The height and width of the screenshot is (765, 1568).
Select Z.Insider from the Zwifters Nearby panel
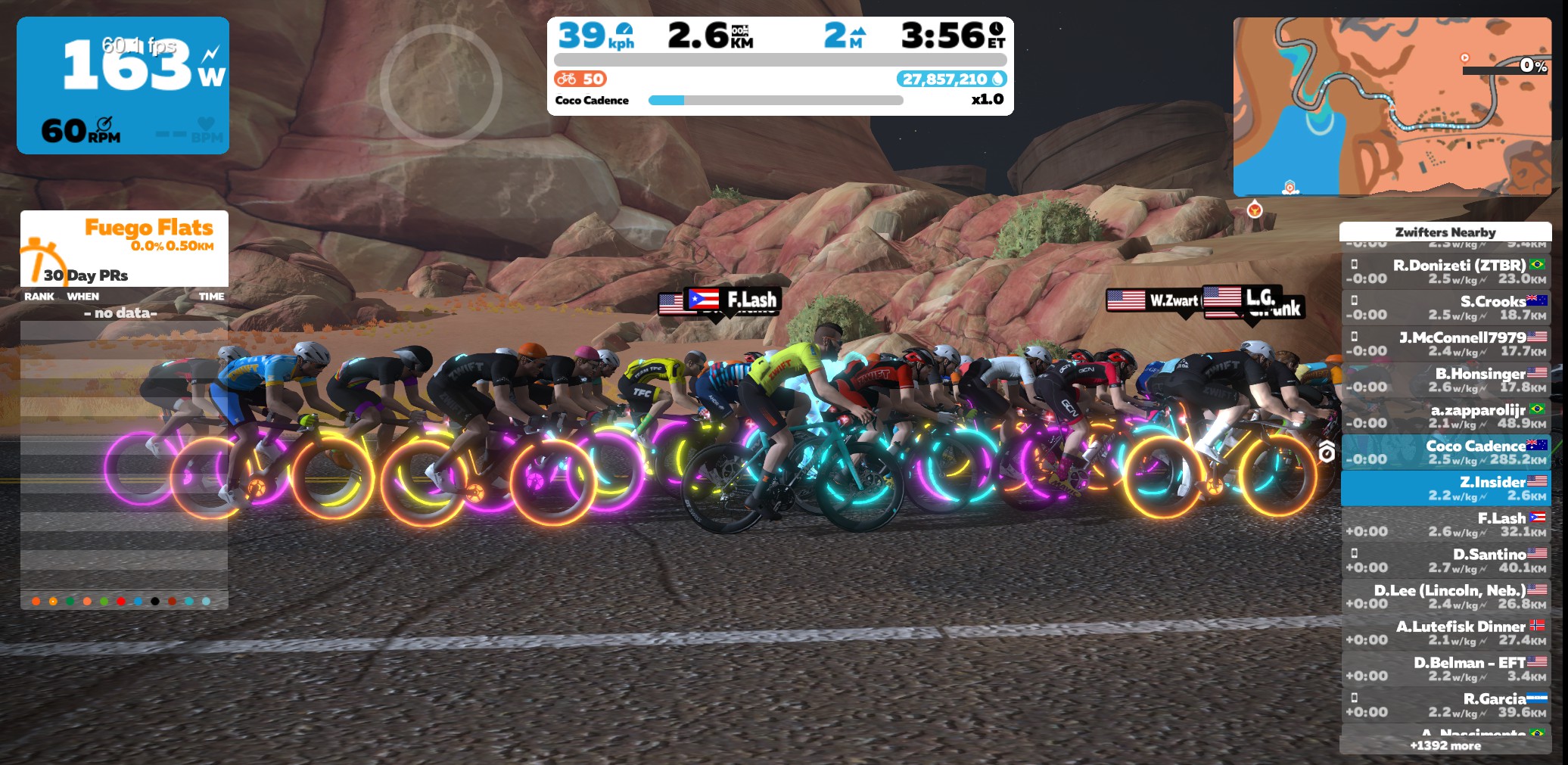pos(1445,487)
